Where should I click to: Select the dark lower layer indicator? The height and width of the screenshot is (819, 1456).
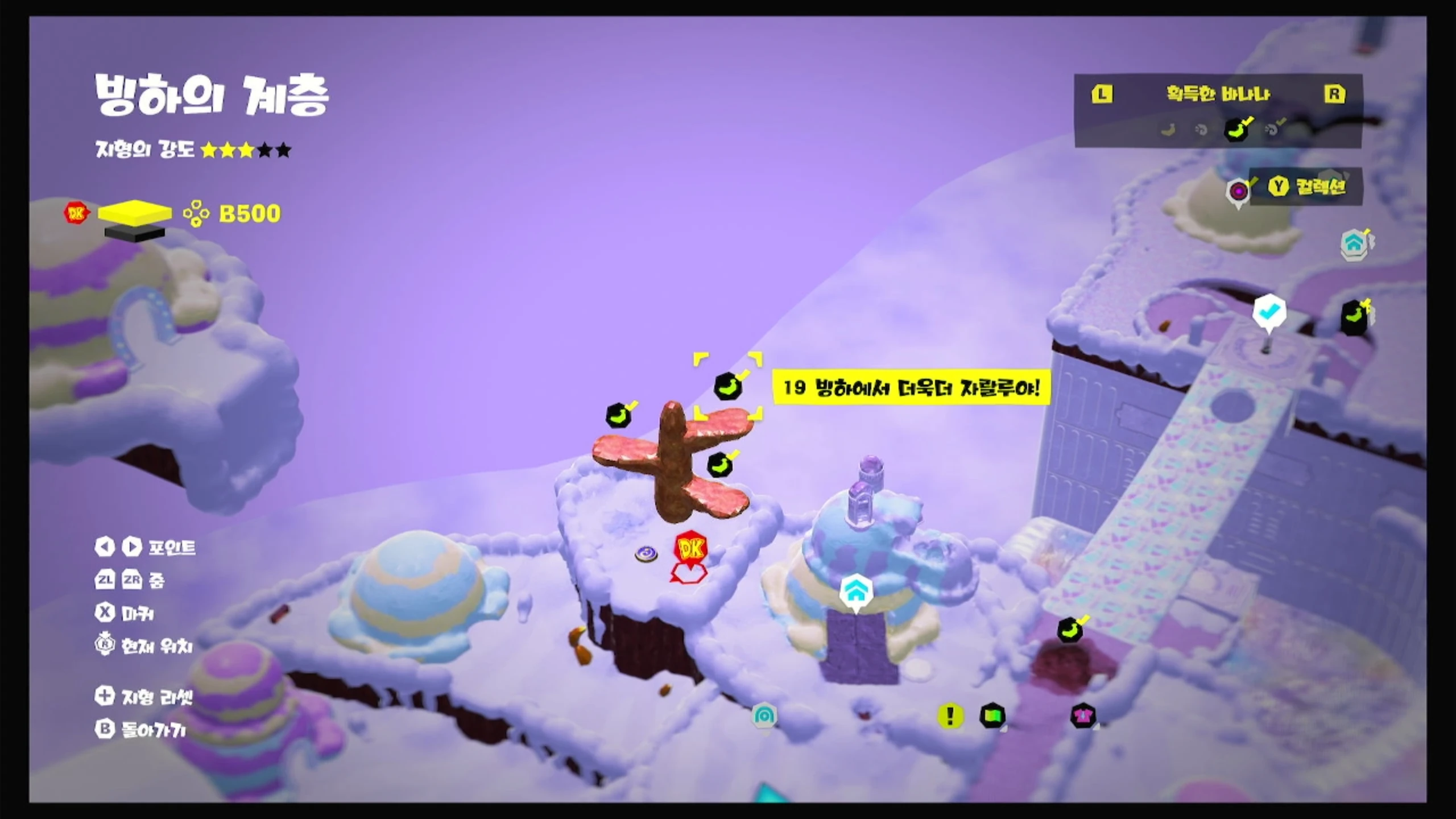click(x=135, y=233)
